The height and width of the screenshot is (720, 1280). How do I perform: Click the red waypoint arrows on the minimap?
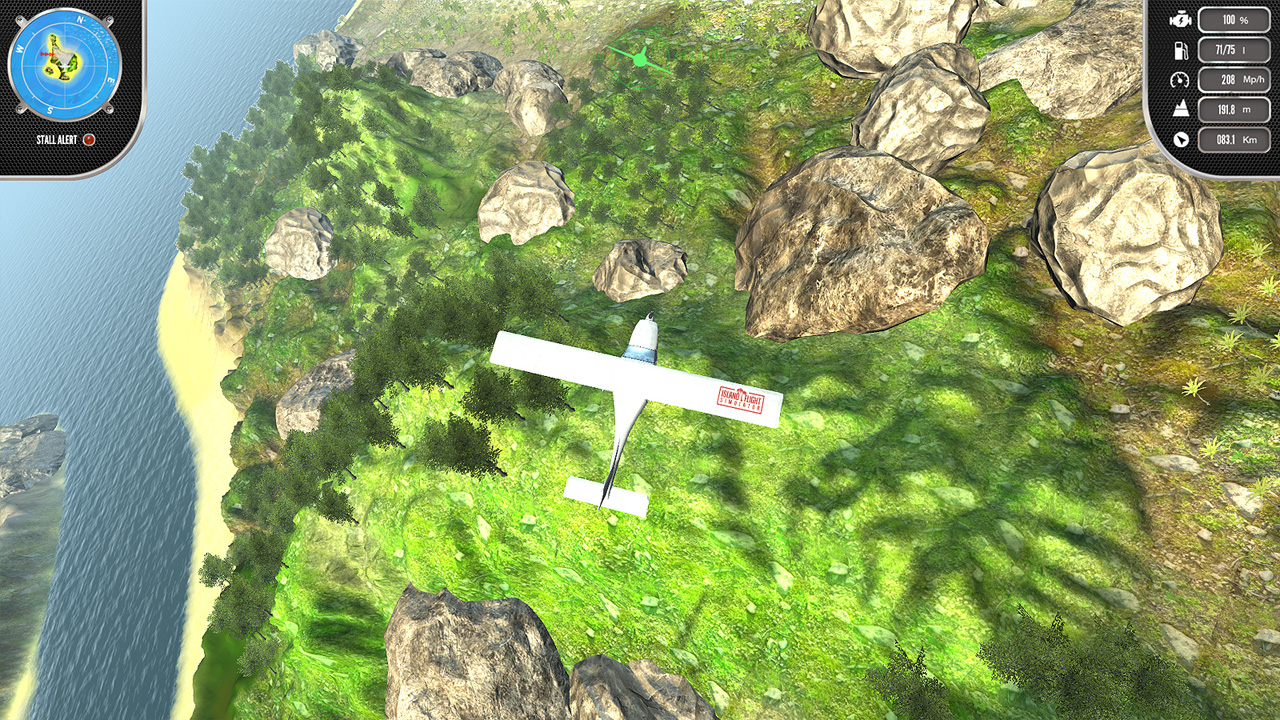click(46, 54)
